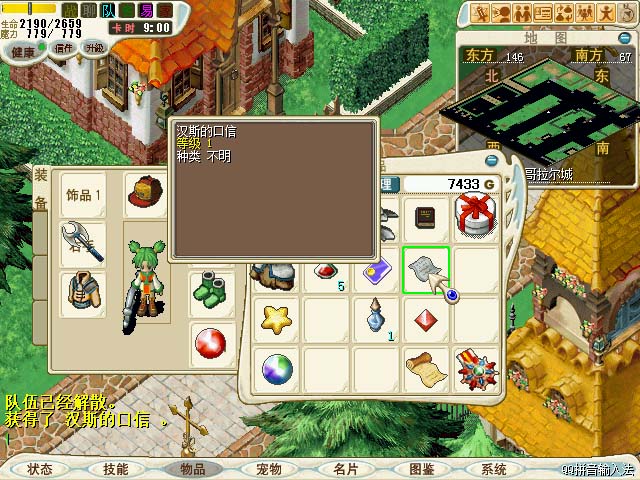This screenshot has width=640, height=480.
Task: Pick the yellow star item
Action: pos(276,319)
